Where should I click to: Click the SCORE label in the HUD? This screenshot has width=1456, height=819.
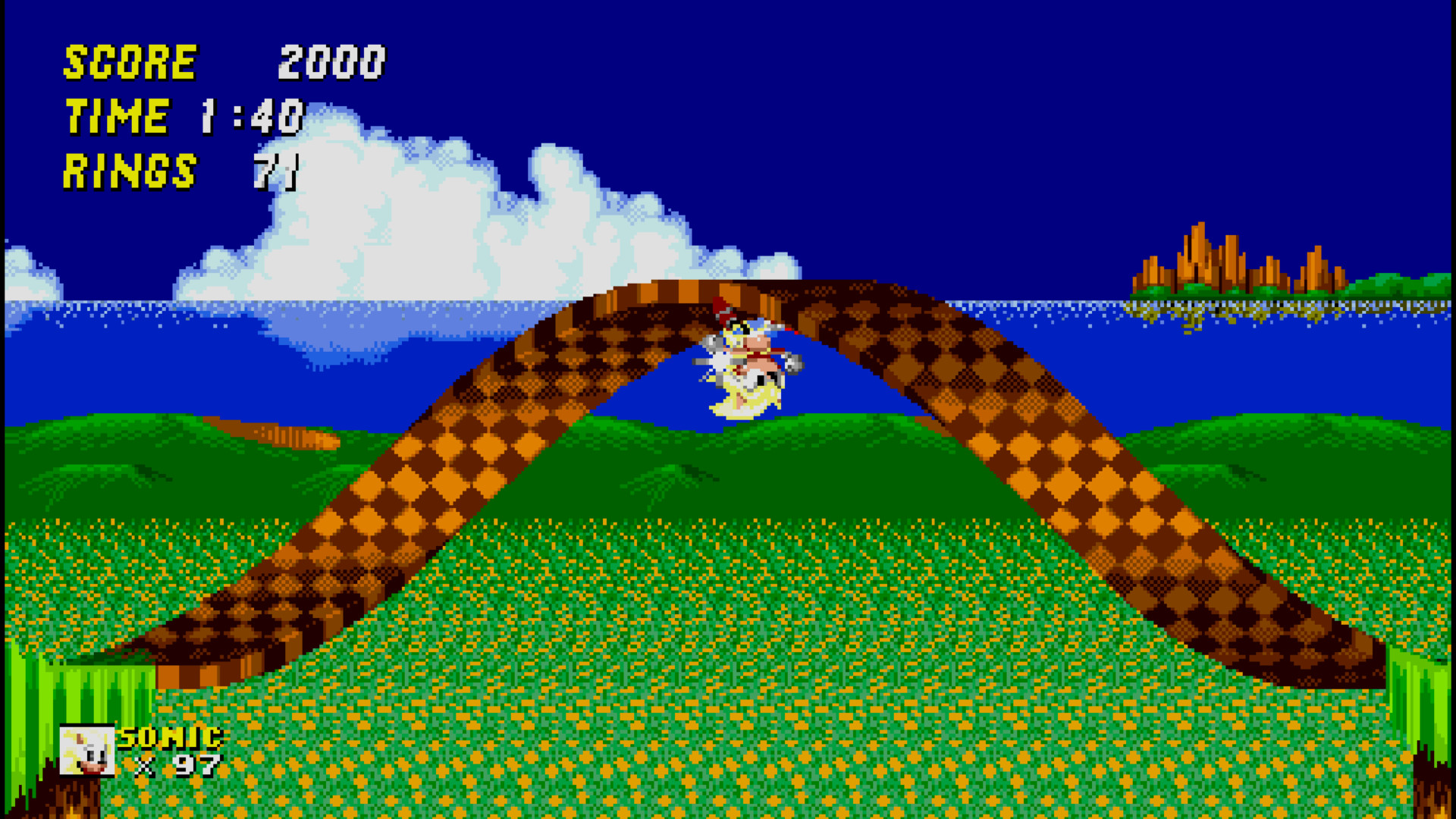click(129, 62)
